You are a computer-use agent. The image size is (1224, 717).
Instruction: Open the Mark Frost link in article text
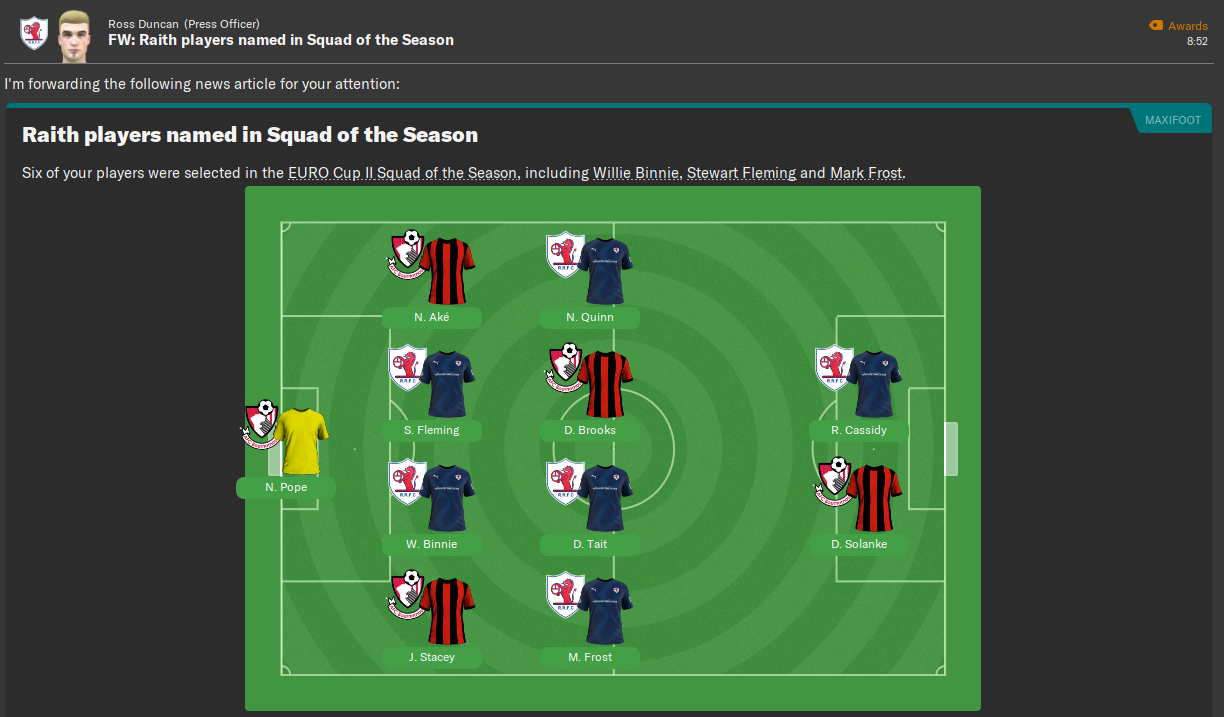click(x=866, y=173)
